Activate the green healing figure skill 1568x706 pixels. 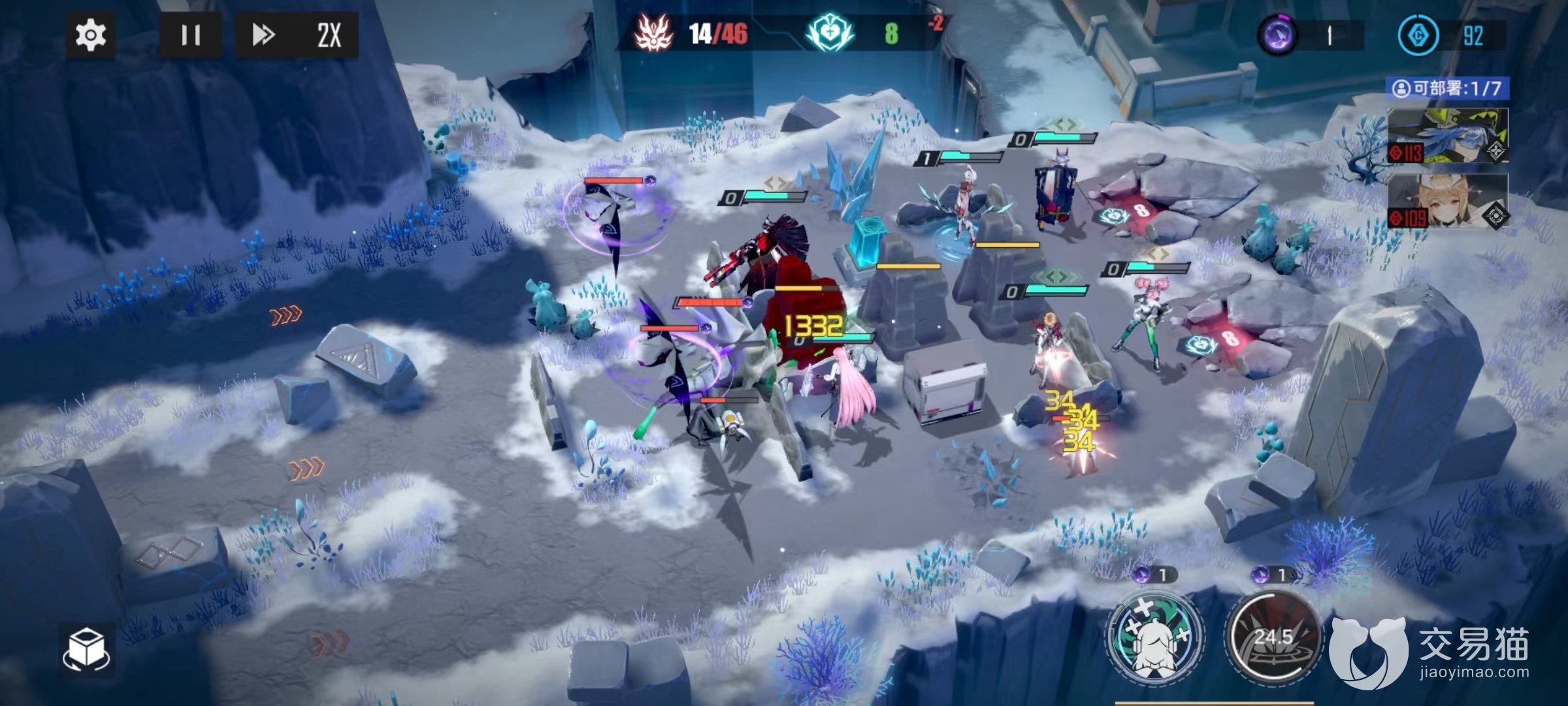(1156, 636)
